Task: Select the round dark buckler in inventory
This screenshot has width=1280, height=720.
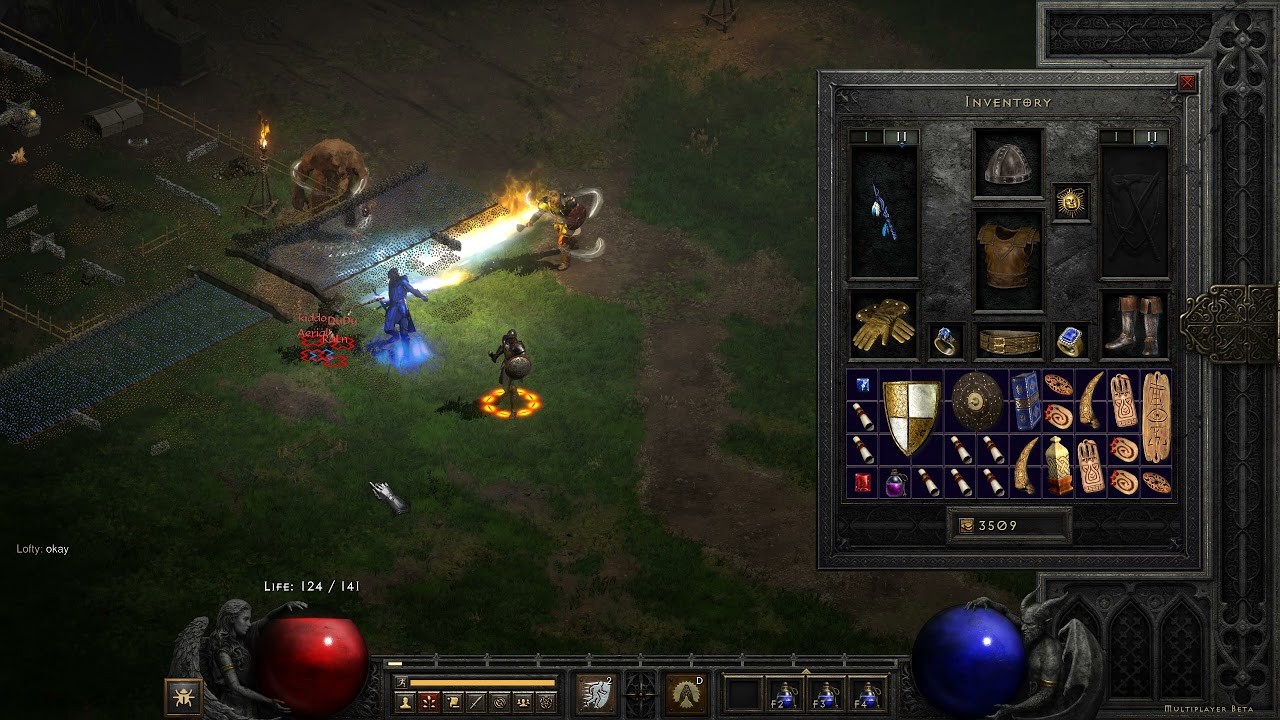Action: tap(976, 400)
